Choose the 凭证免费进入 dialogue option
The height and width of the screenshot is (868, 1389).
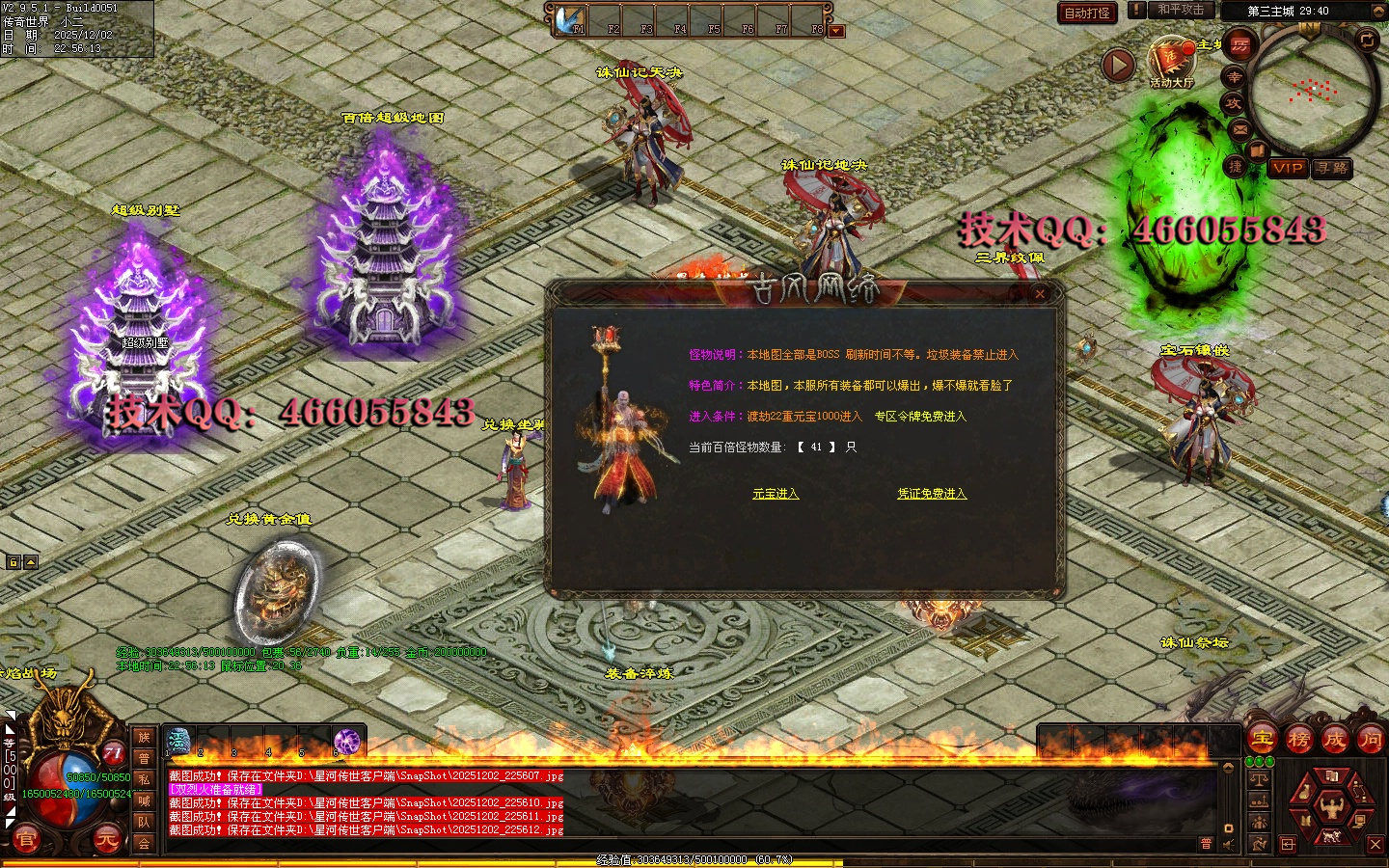pyautogui.click(x=931, y=494)
